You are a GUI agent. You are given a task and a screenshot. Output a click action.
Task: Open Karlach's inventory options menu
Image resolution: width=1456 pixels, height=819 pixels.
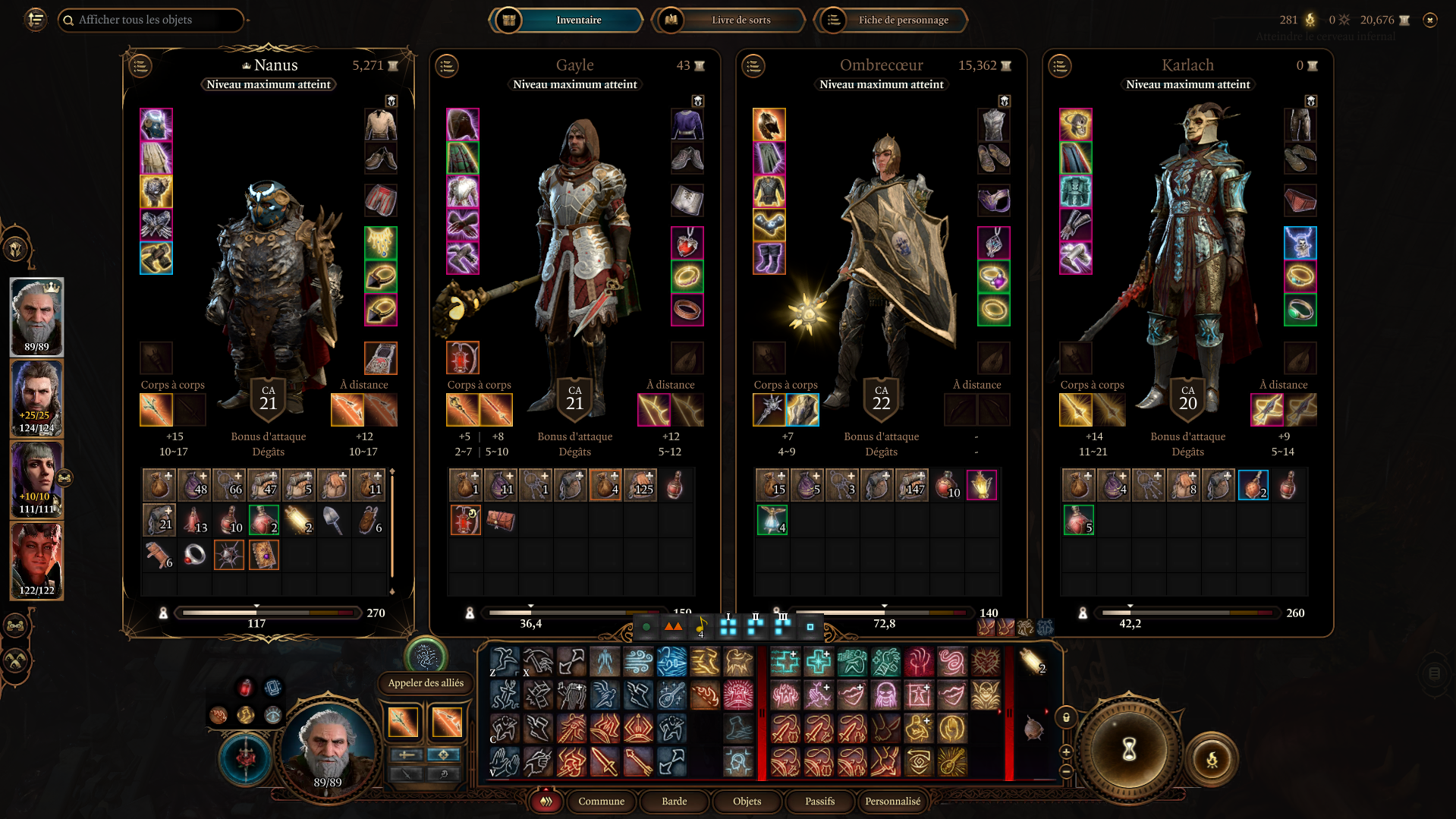point(1060,66)
